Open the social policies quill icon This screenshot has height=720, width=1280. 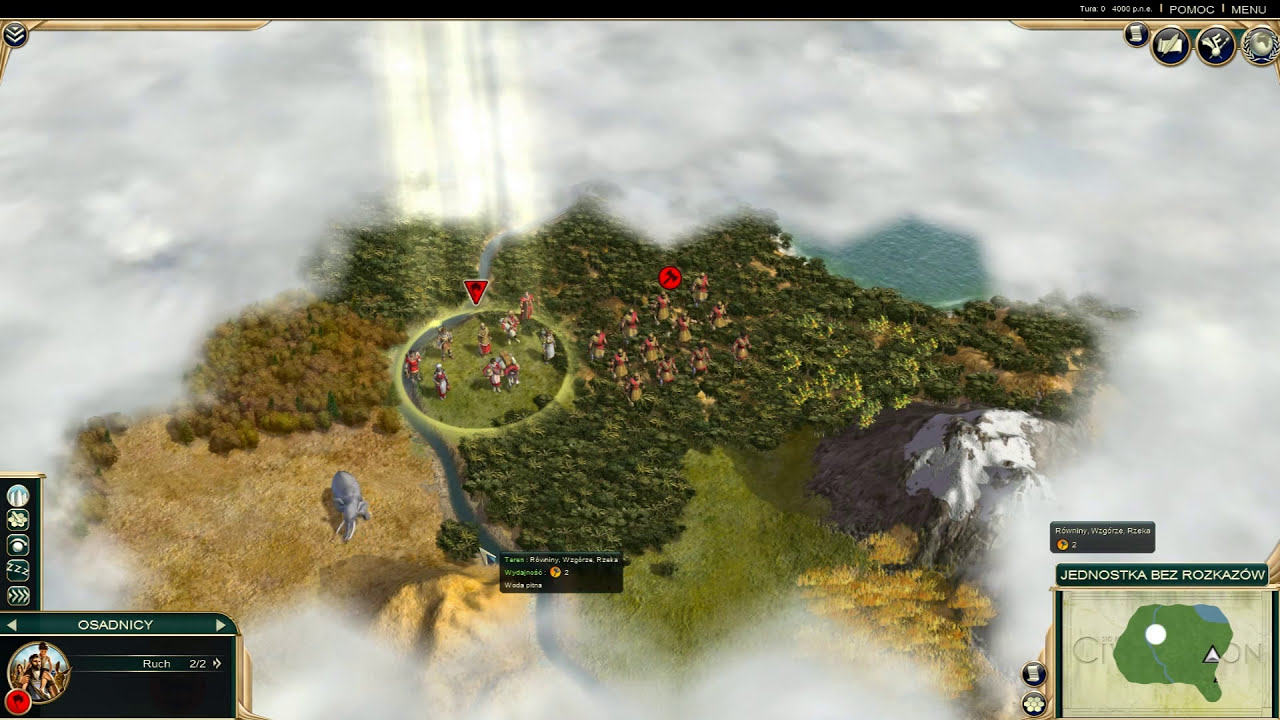tap(1171, 46)
